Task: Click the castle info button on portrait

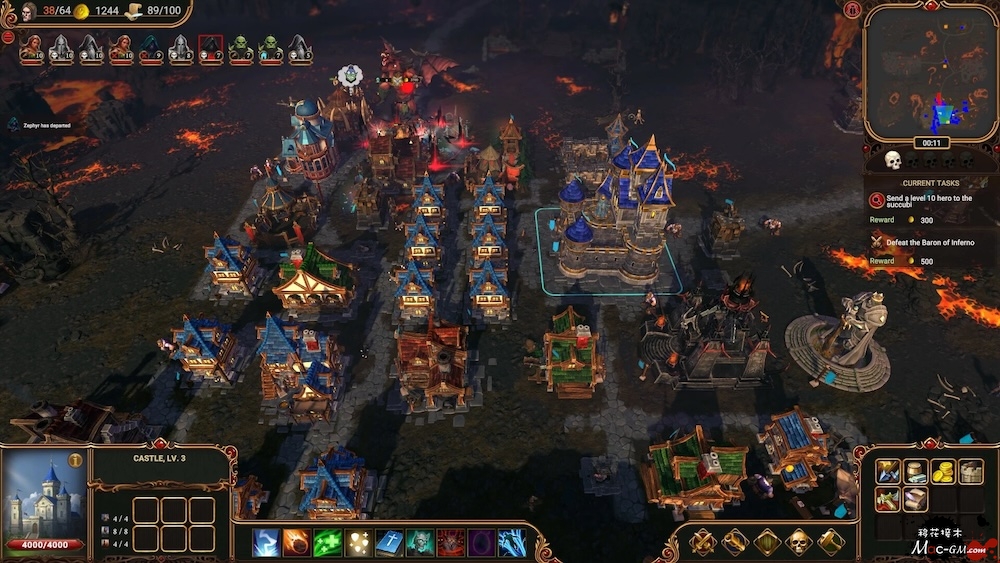Action: (x=75, y=461)
